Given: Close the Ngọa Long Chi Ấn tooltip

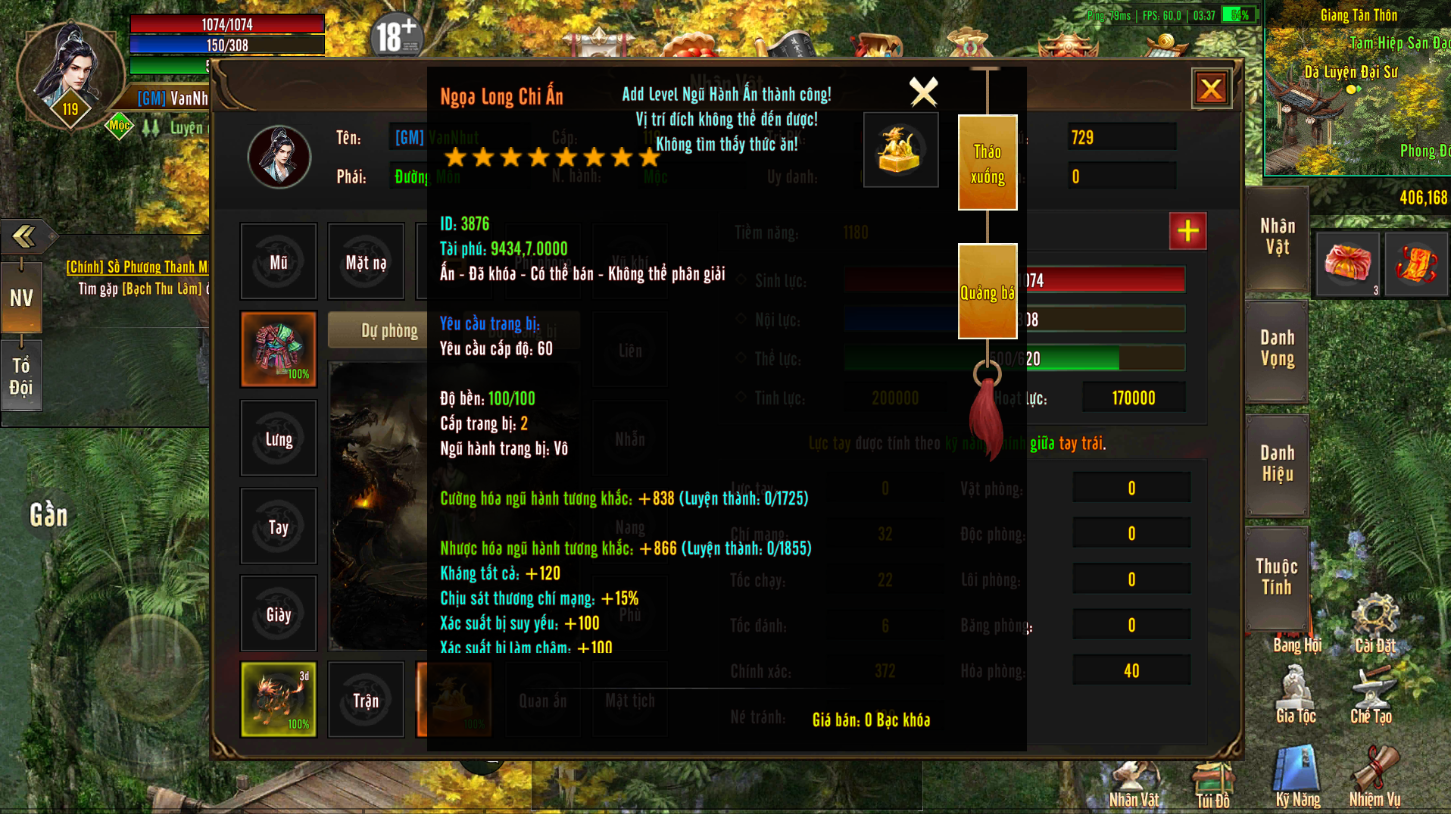Looking at the screenshot, I should pyautogui.click(x=923, y=92).
